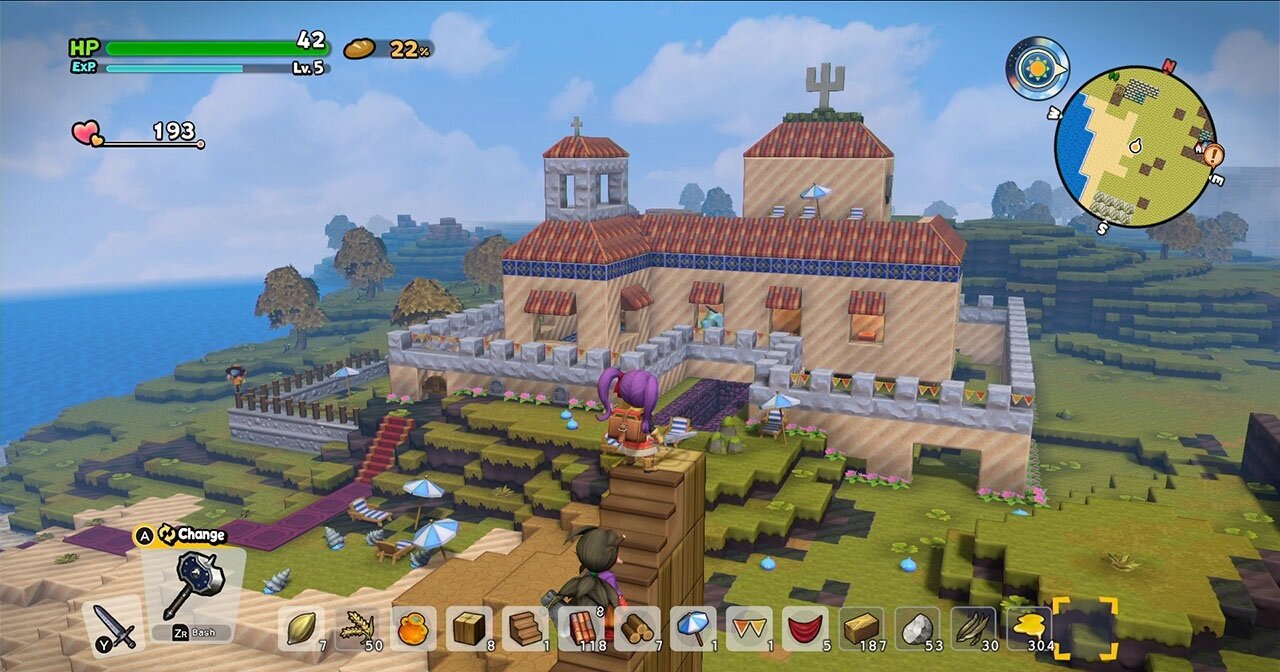Choose the straw block stack of 187
The image size is (1280, 672).
pyautogui.click(x=861, y=628)
